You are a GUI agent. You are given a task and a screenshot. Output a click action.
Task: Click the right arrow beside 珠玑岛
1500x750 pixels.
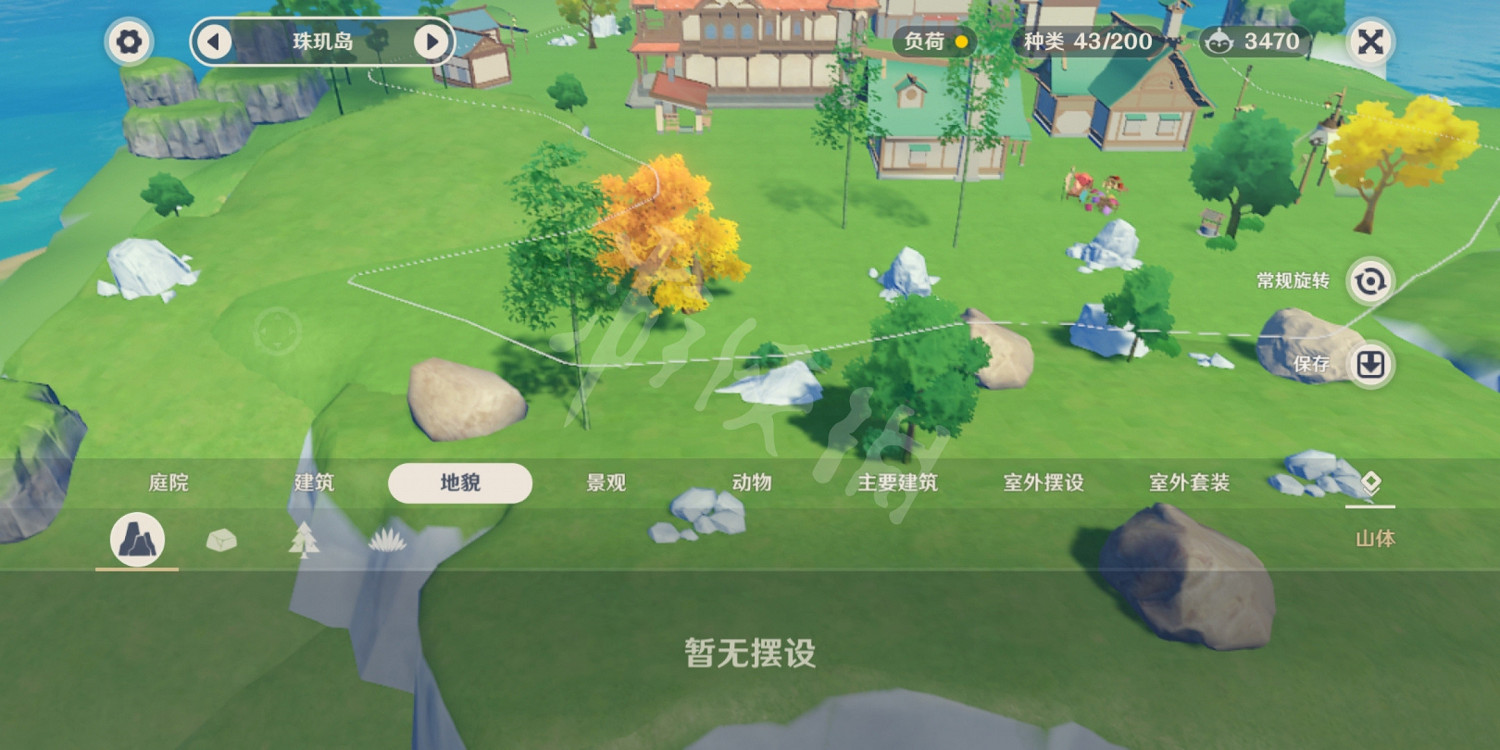click(x=432, y=42)
